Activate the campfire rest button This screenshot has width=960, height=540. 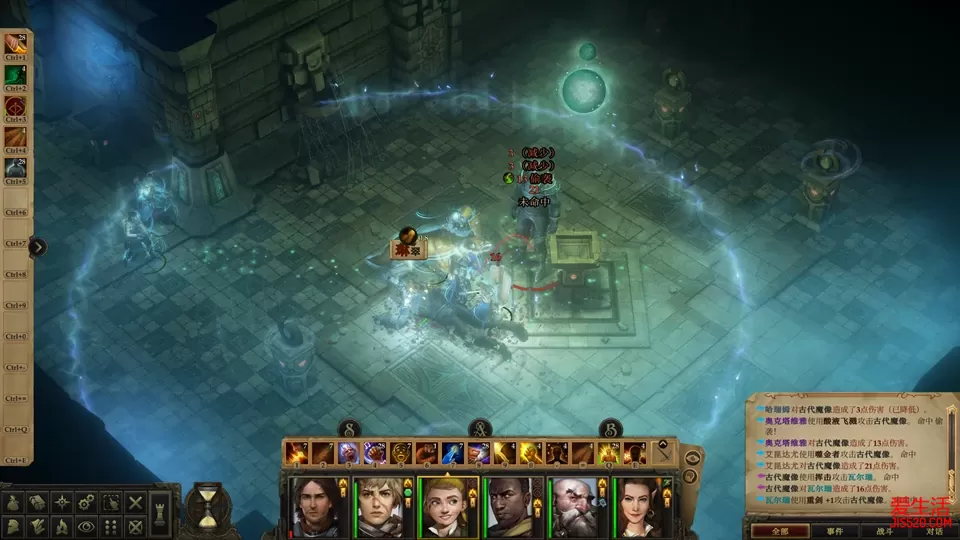pyautogui.click(x=63, y=525)
